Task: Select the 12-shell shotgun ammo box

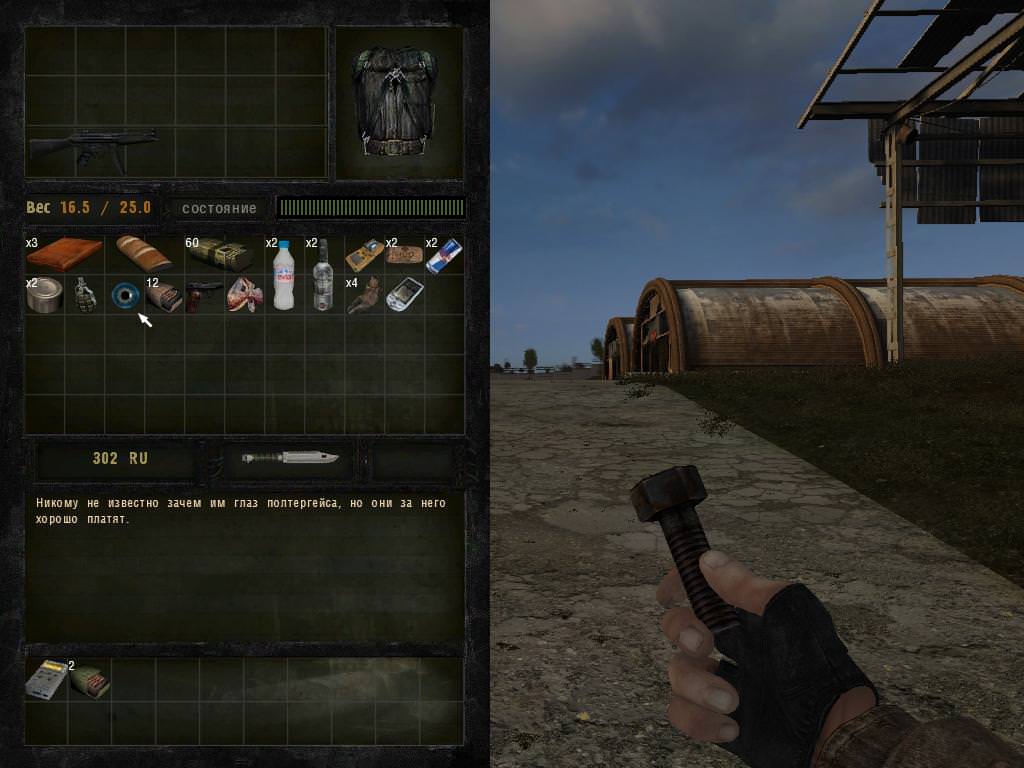Action: point(164,297)
